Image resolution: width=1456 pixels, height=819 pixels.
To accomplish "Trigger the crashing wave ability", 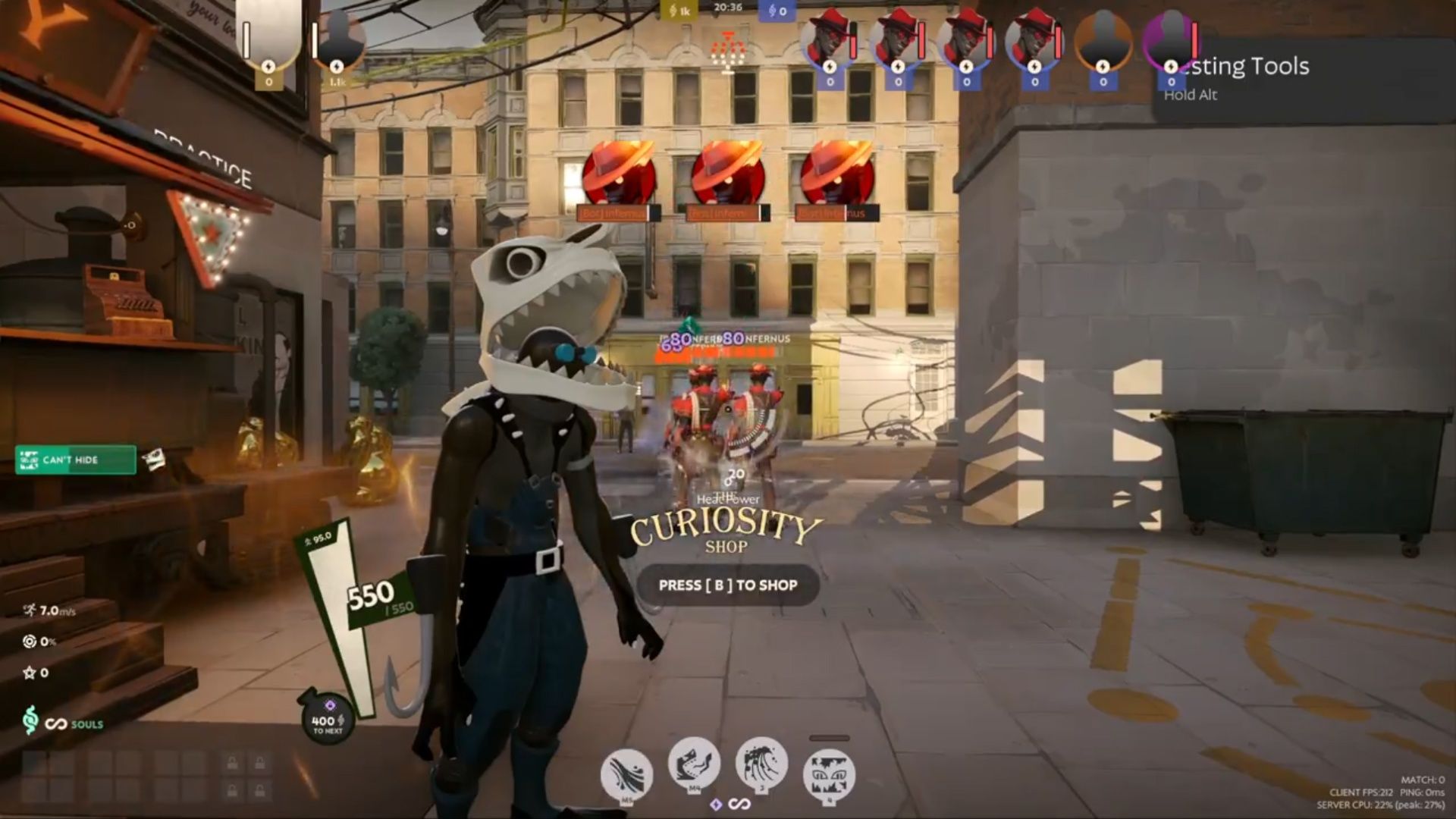I will (761, 763).
